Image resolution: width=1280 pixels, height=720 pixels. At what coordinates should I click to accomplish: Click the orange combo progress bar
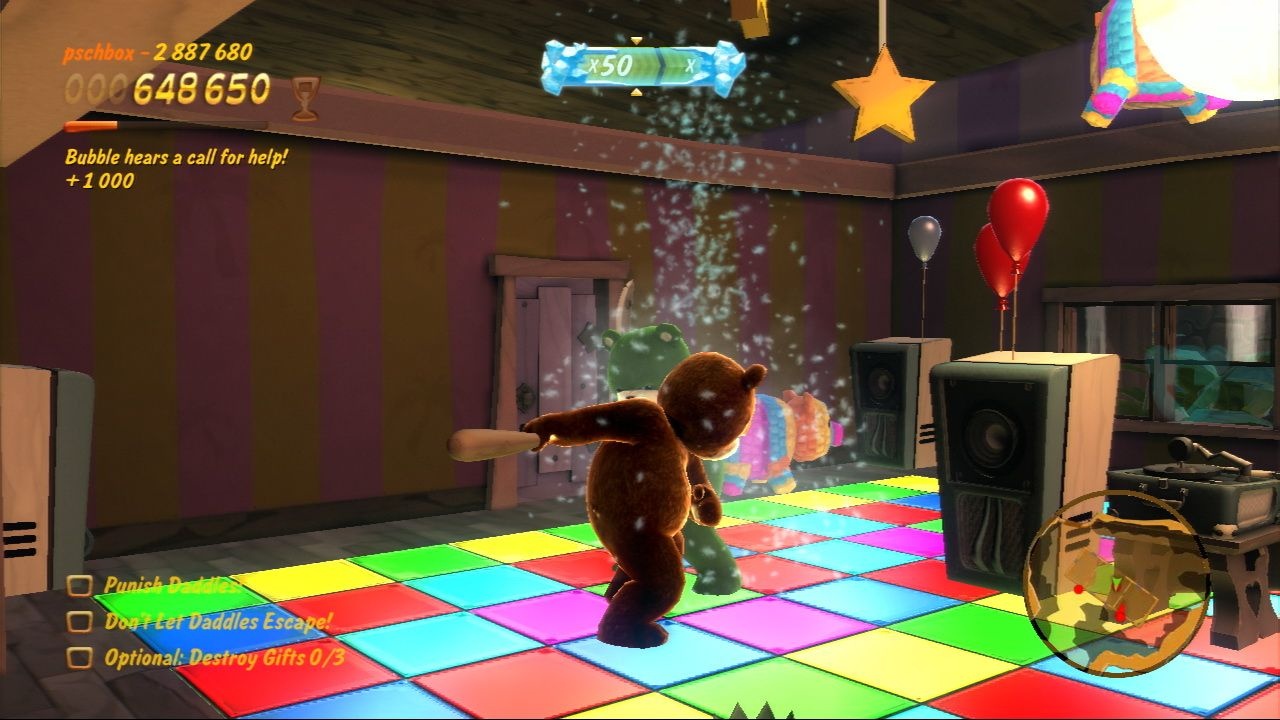[90, 127]
